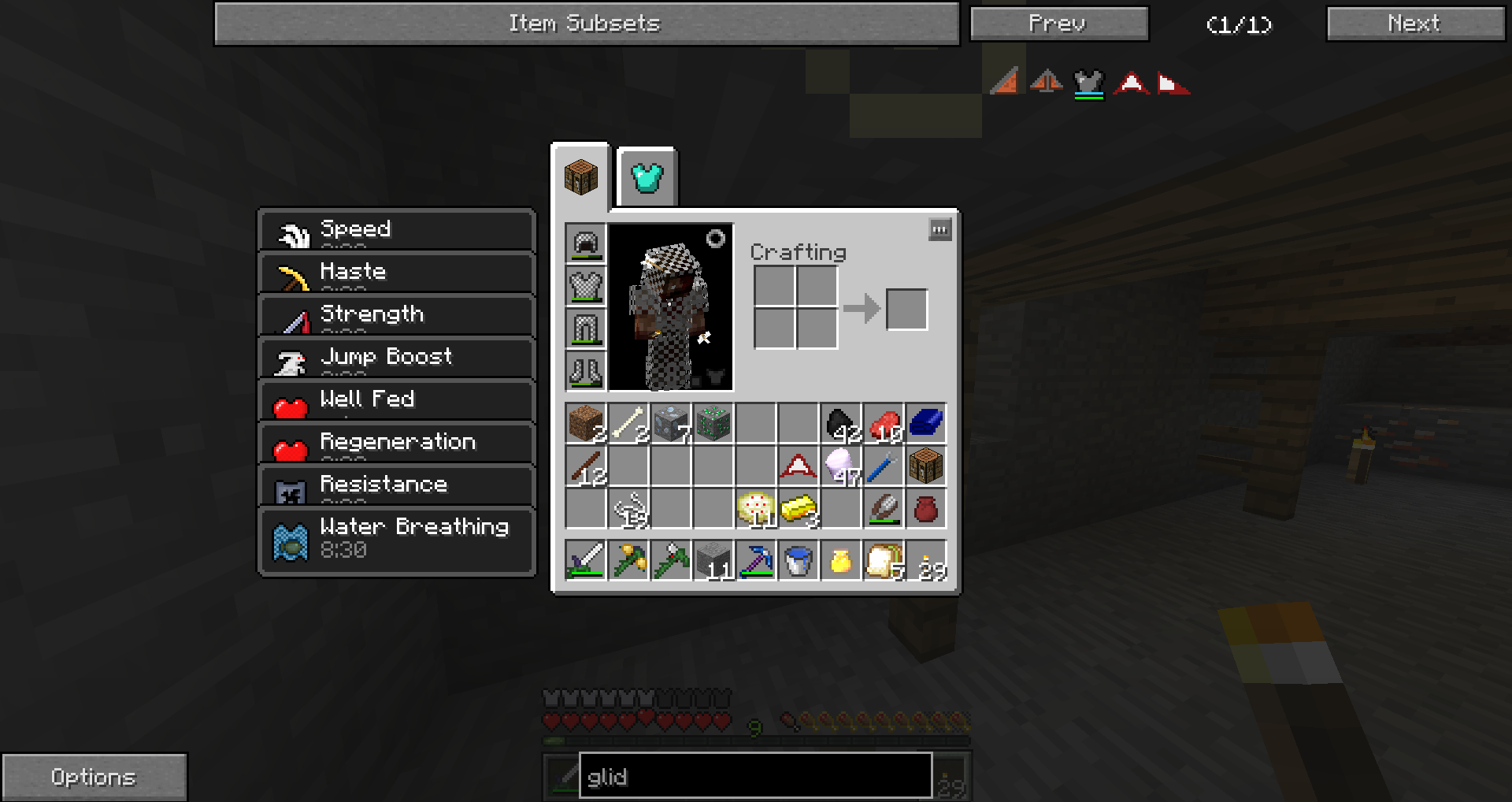Select the emerald ore block slot
This screenshot has width=1512, height=802.
point(713,424)
